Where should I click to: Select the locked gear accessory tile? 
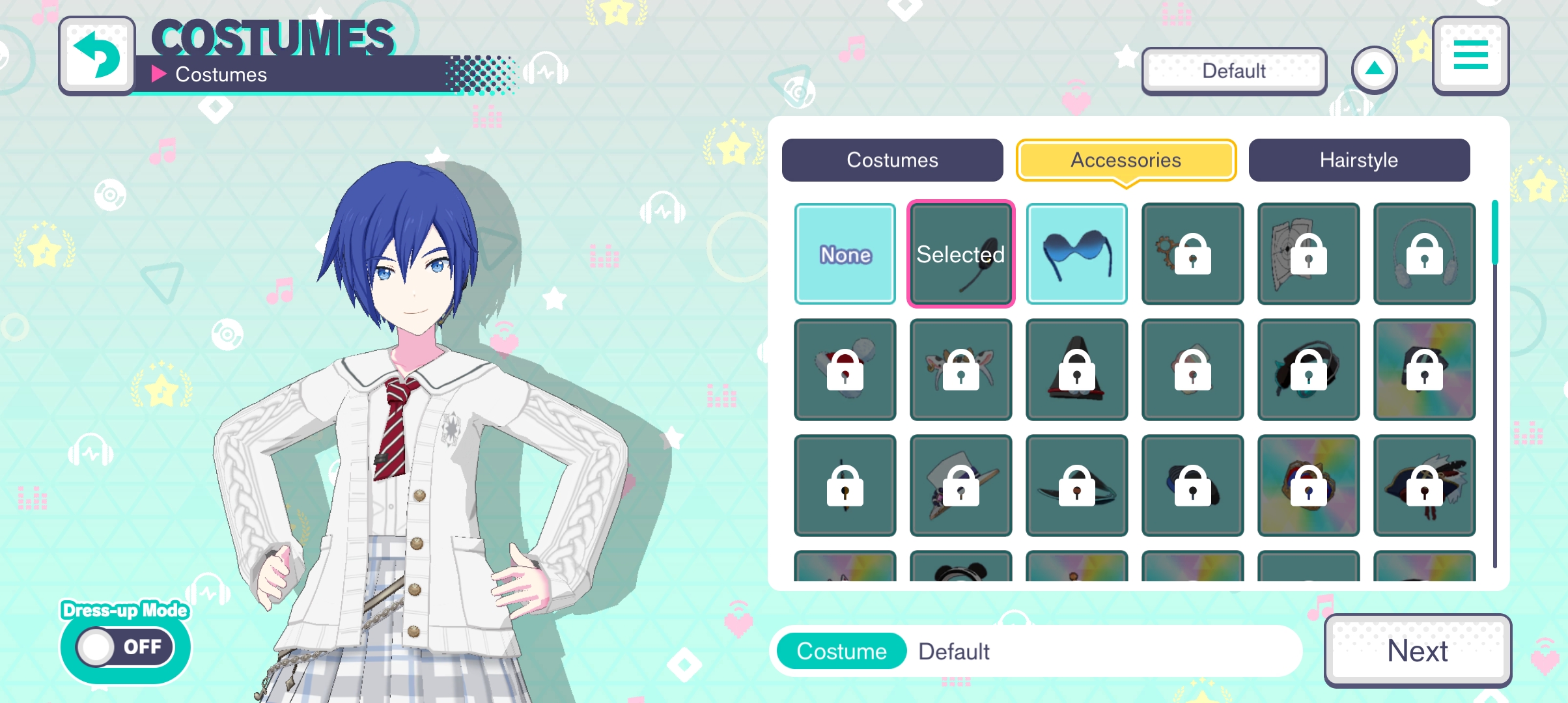pyautogui.click(x=1192, y=254)
